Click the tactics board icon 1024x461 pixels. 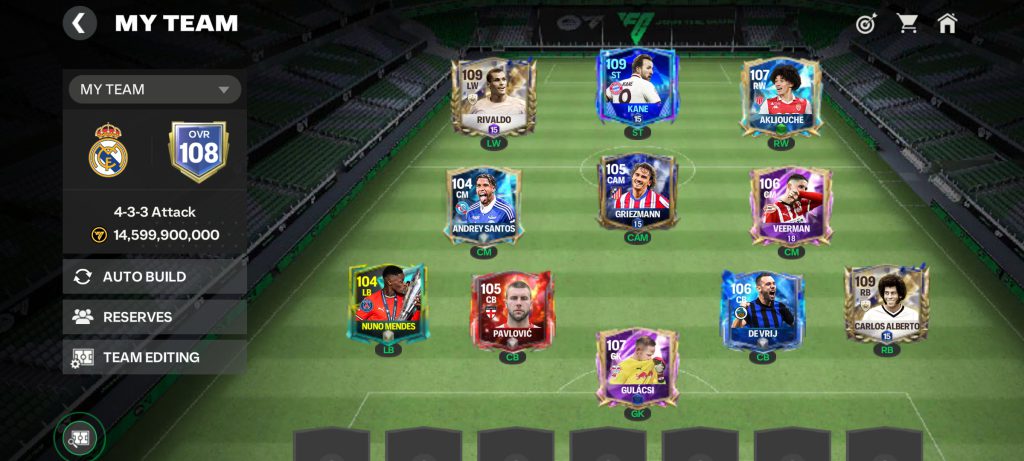[79, 437]
